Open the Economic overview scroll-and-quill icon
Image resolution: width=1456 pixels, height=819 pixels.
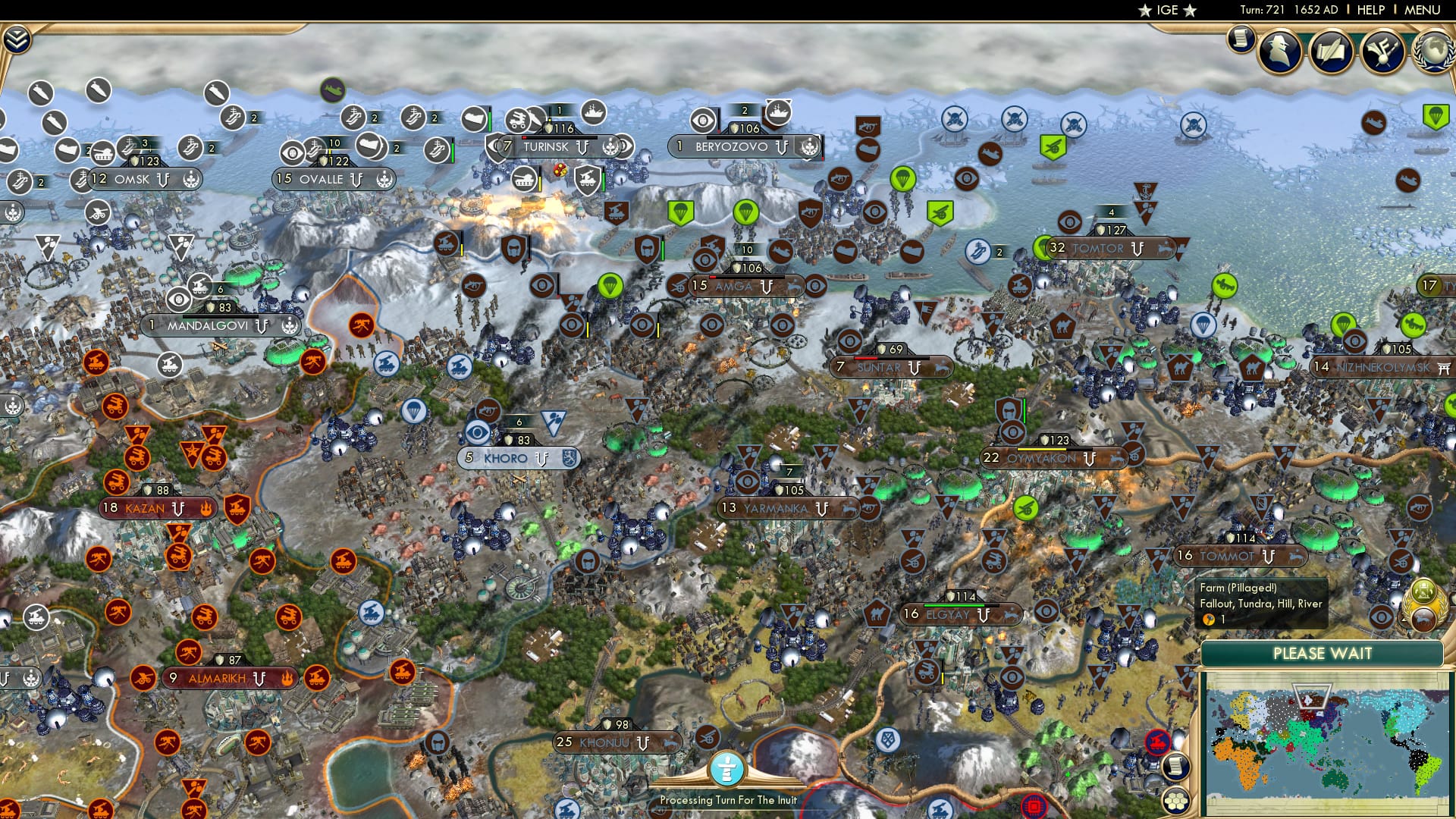(x=1332, y=53)
